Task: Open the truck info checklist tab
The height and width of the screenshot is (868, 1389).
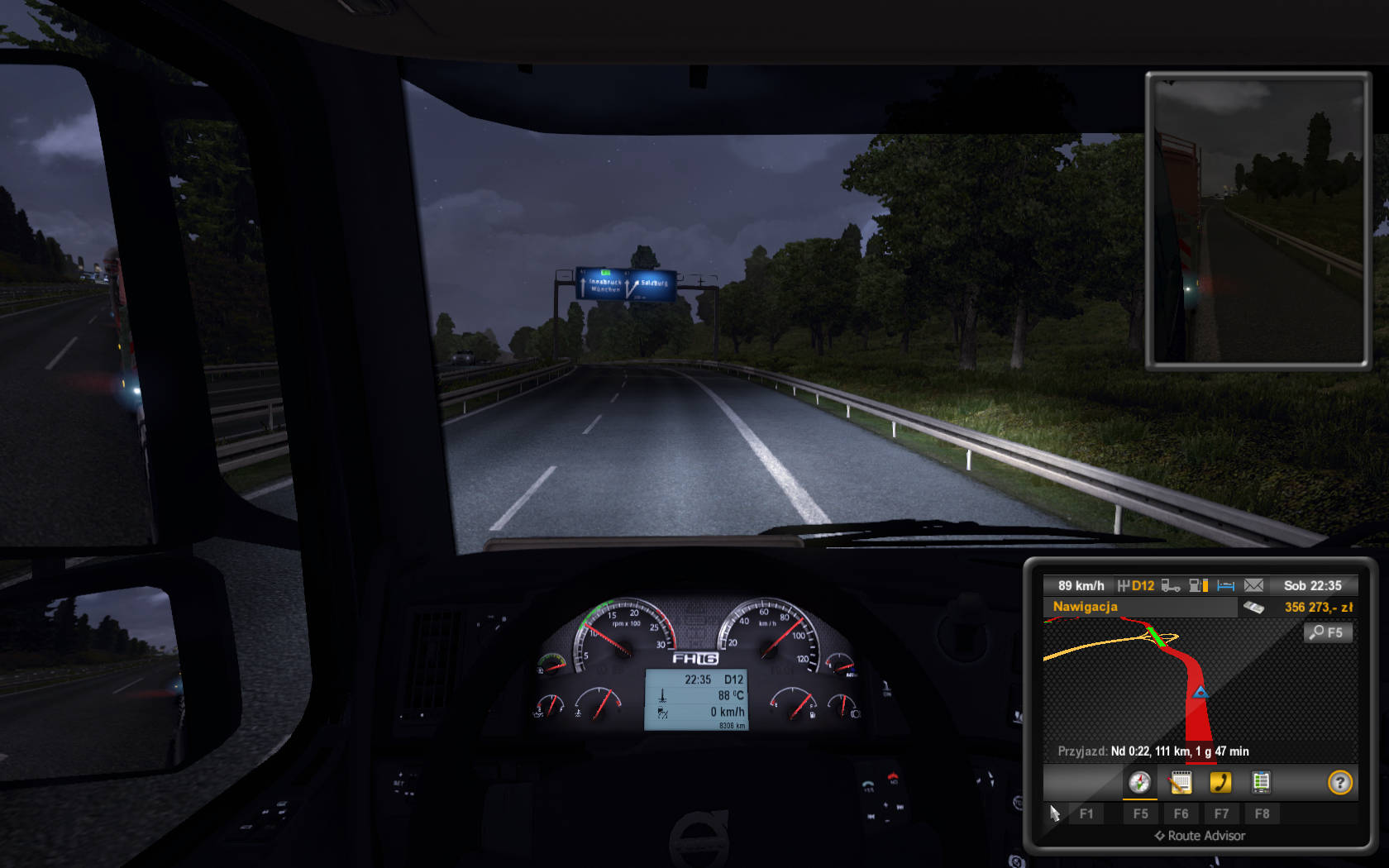Action: tap(1261, 782)
